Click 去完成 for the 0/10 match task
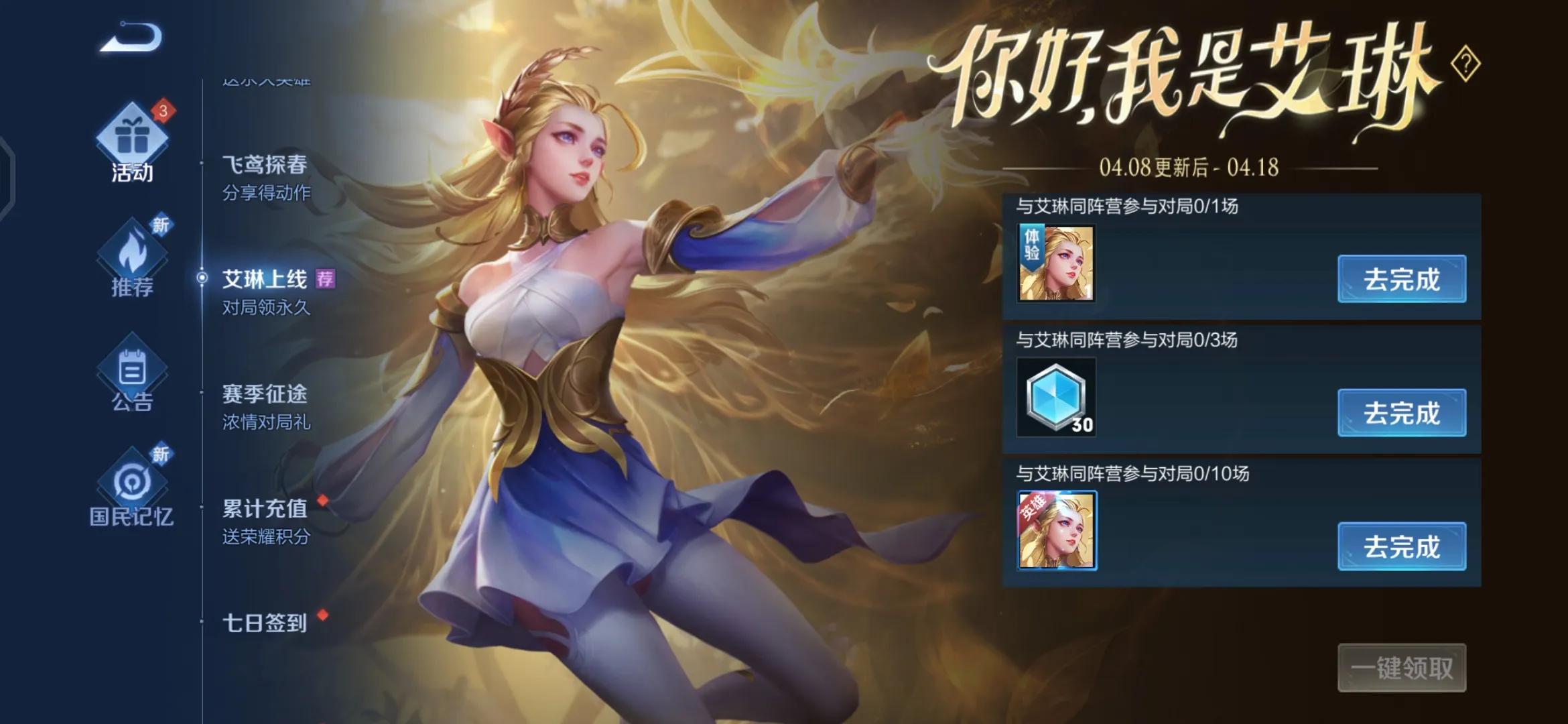 pyautogui.click(x=1402, y=547)
